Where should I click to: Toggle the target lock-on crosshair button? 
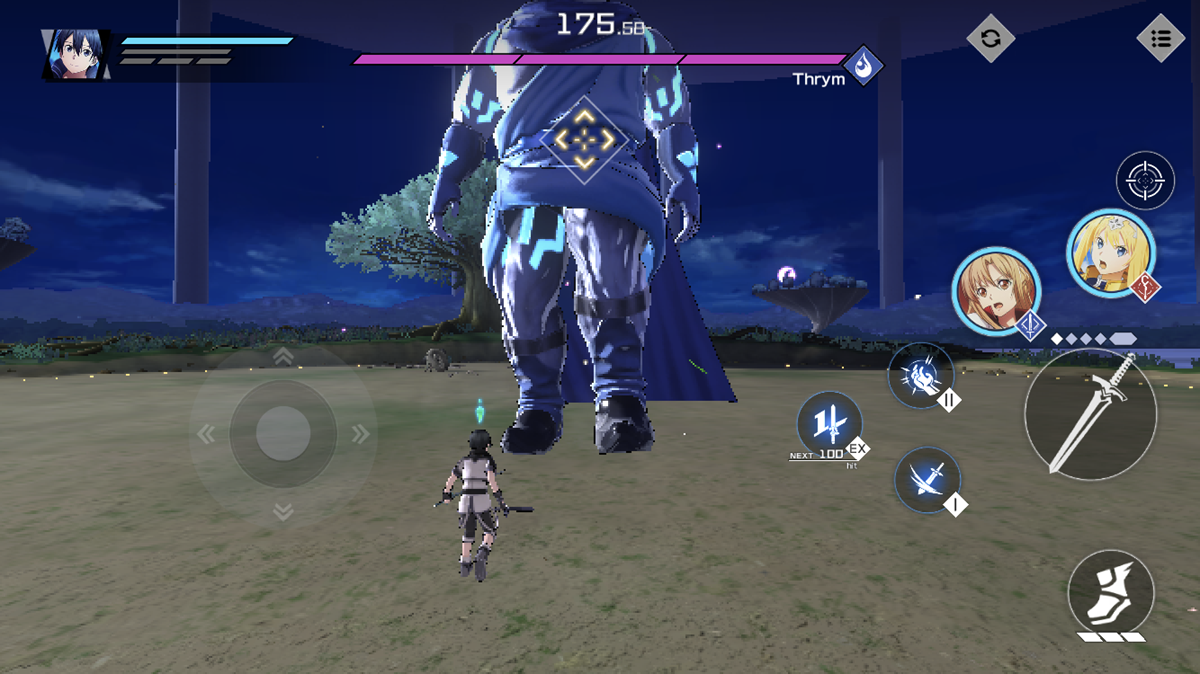(x=1145, y=181)
